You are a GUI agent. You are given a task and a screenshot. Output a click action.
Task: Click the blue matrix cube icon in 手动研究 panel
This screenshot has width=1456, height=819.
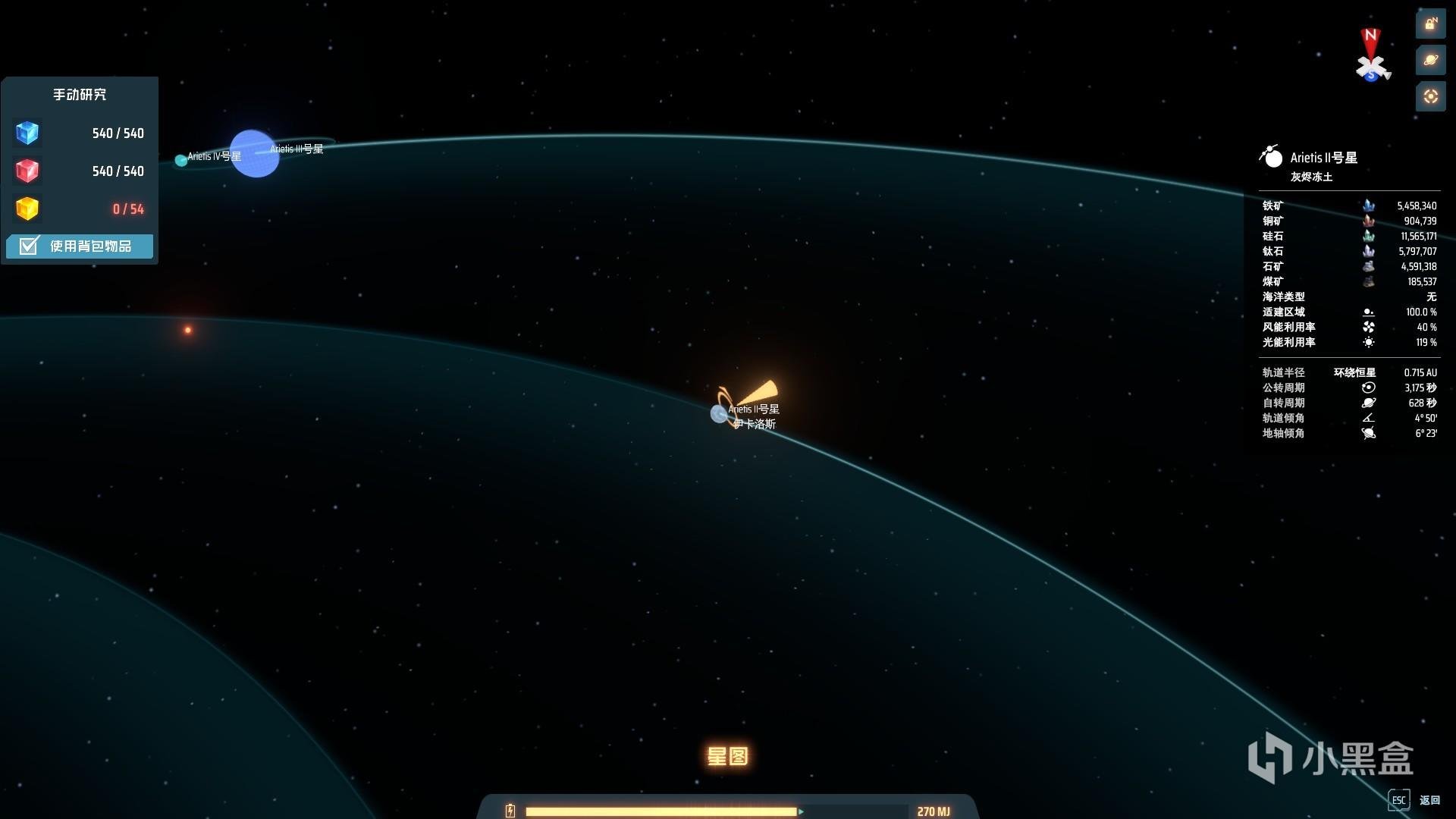click(27, 133)
